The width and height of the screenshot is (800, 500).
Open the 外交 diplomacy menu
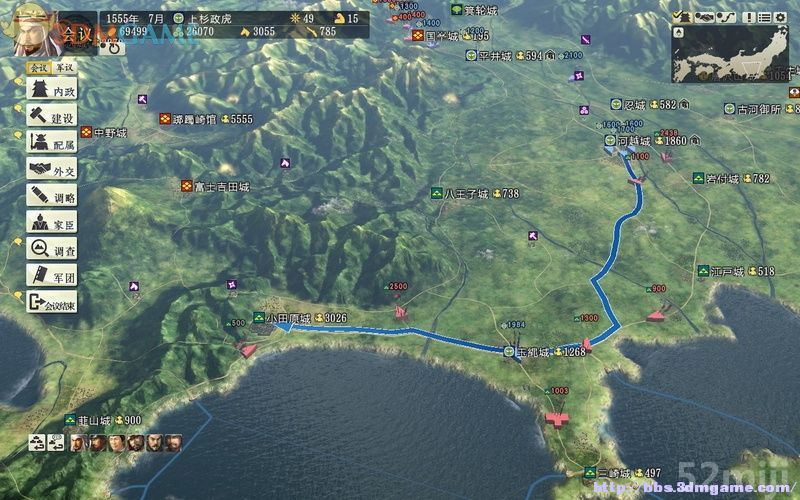tap(53, 170)
